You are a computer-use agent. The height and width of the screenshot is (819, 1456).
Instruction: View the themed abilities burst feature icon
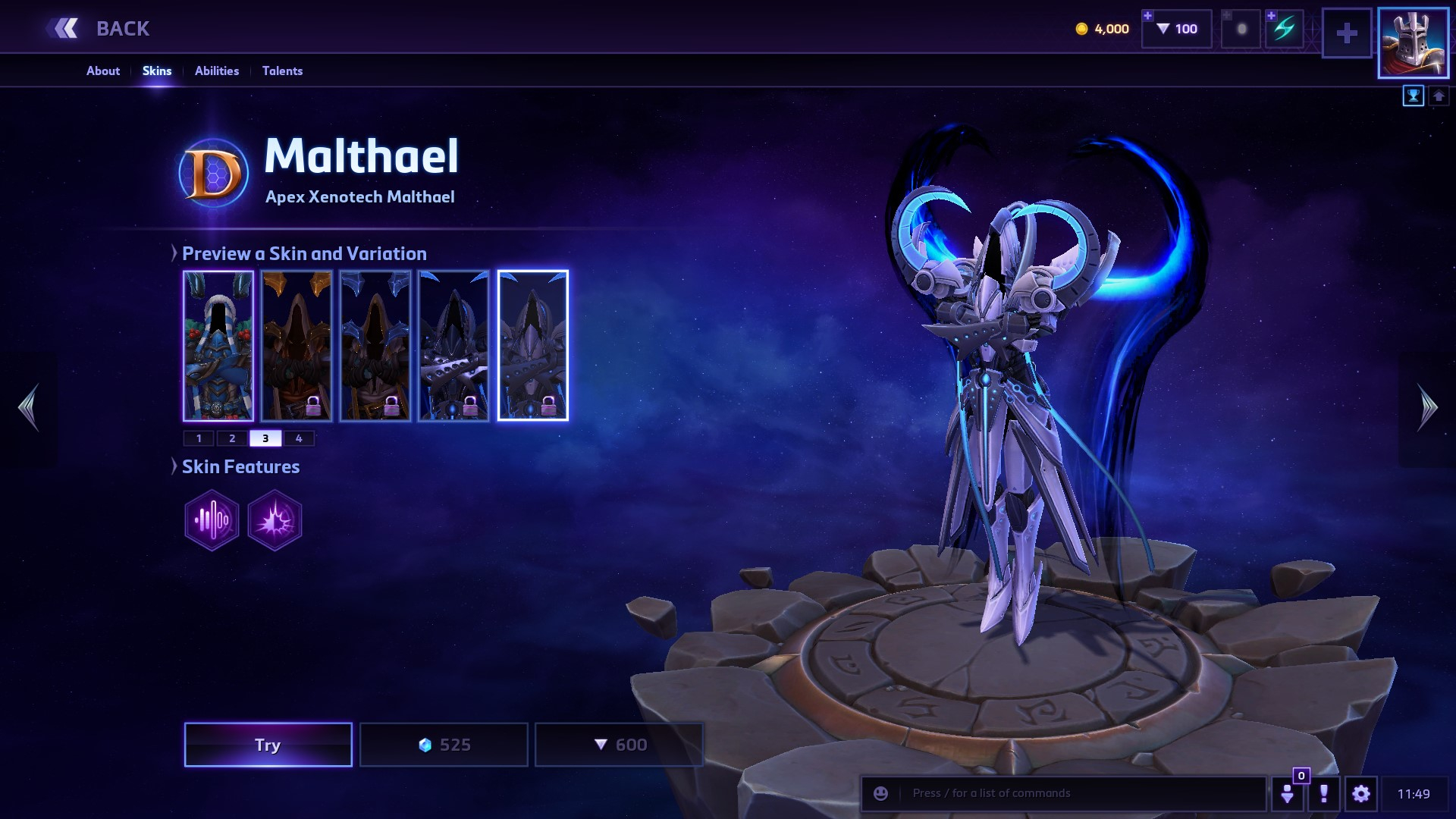coord(275,520)
